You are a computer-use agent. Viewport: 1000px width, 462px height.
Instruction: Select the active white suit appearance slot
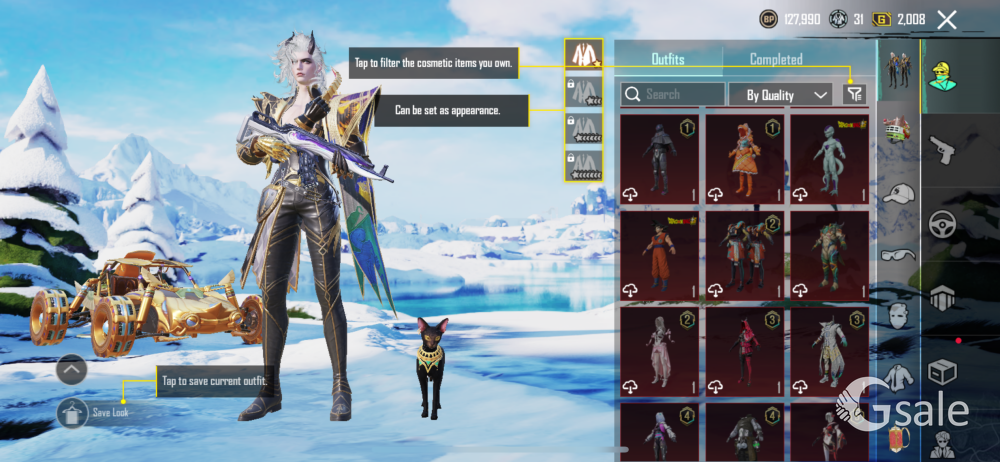(583, 55)
